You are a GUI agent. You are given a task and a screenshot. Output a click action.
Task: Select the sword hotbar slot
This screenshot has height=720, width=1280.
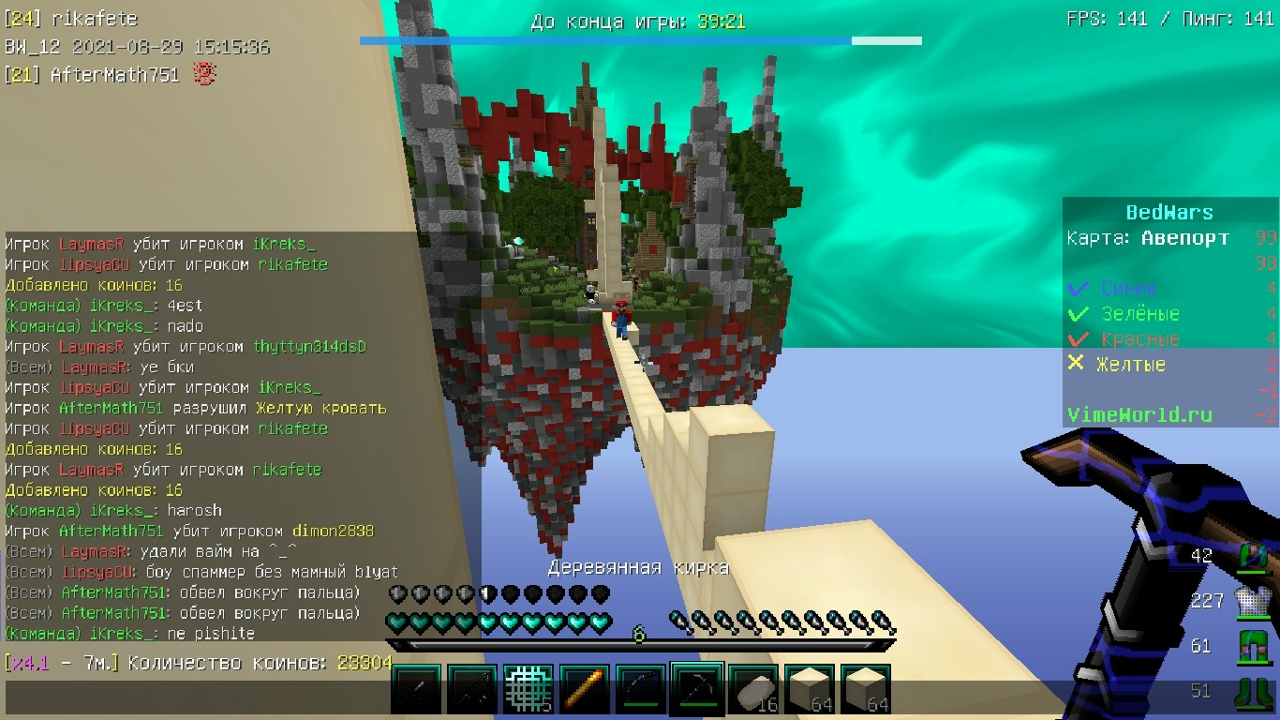click(416, 690)
